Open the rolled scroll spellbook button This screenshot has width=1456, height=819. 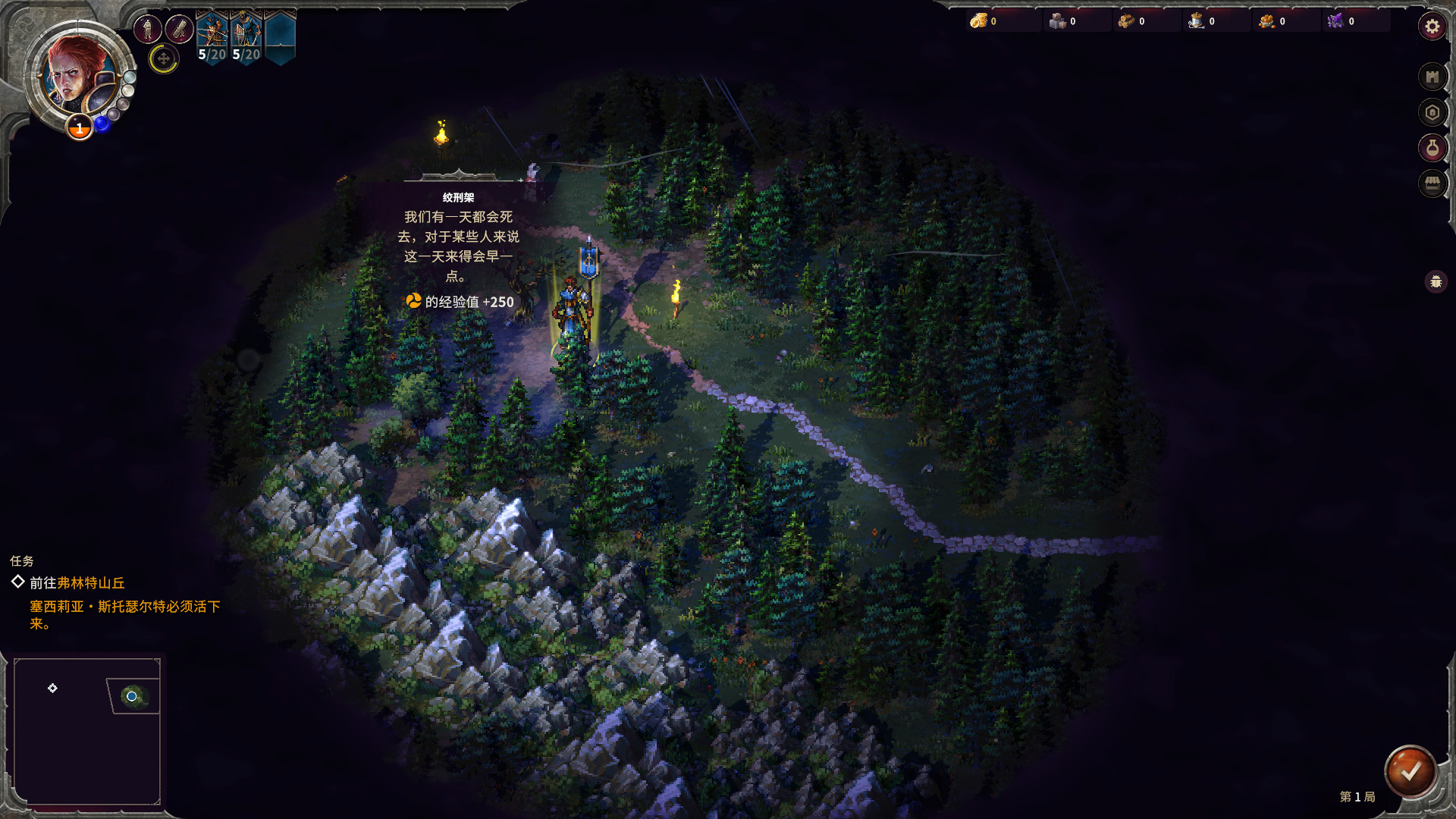pos(180,30)
